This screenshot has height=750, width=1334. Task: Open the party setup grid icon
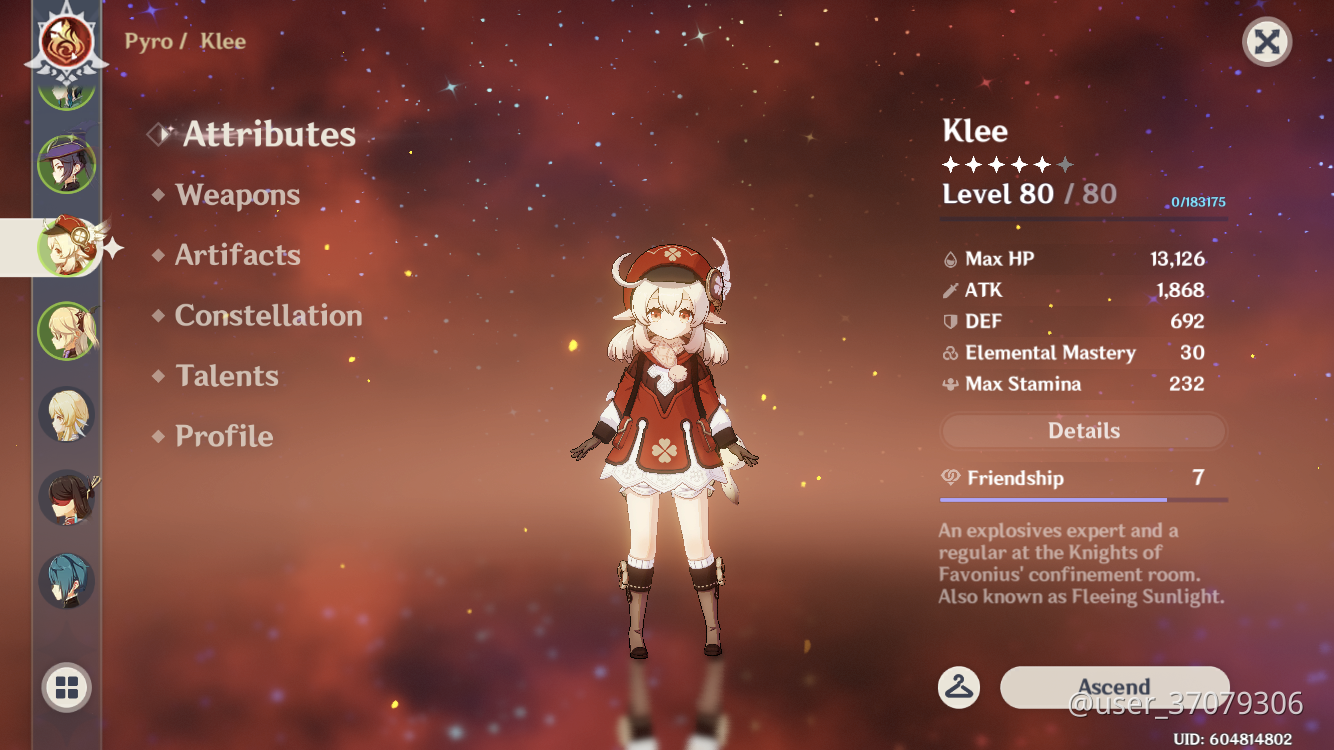66,687
